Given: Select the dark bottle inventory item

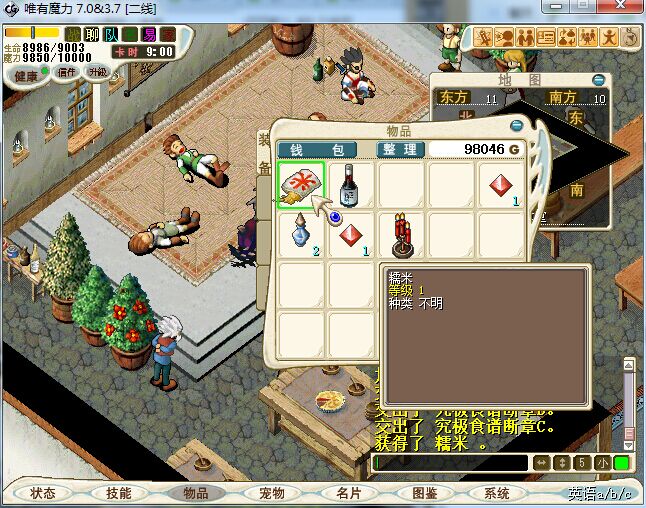Looking at the screenshot, I should tap(350, 186).
